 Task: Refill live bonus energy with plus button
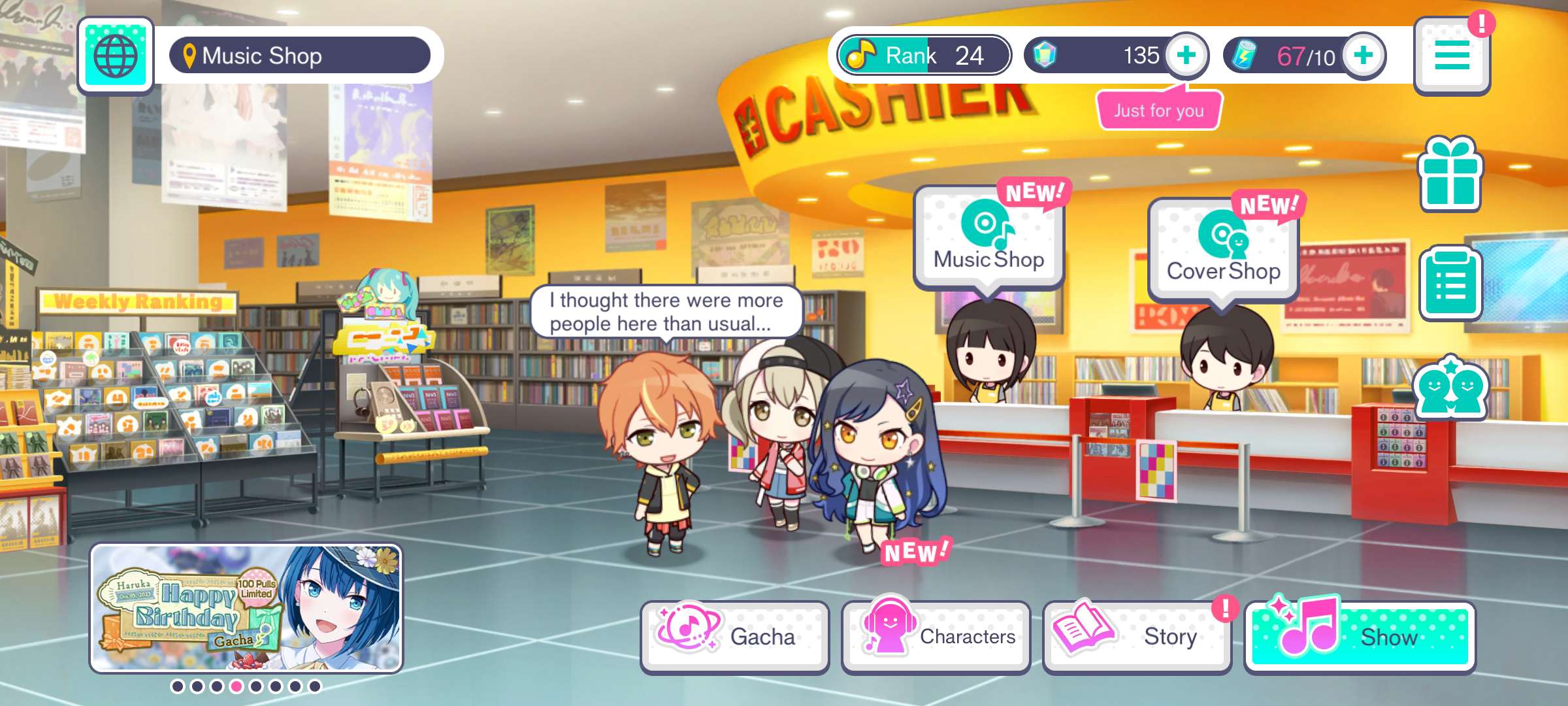[x=1364, y=56]
